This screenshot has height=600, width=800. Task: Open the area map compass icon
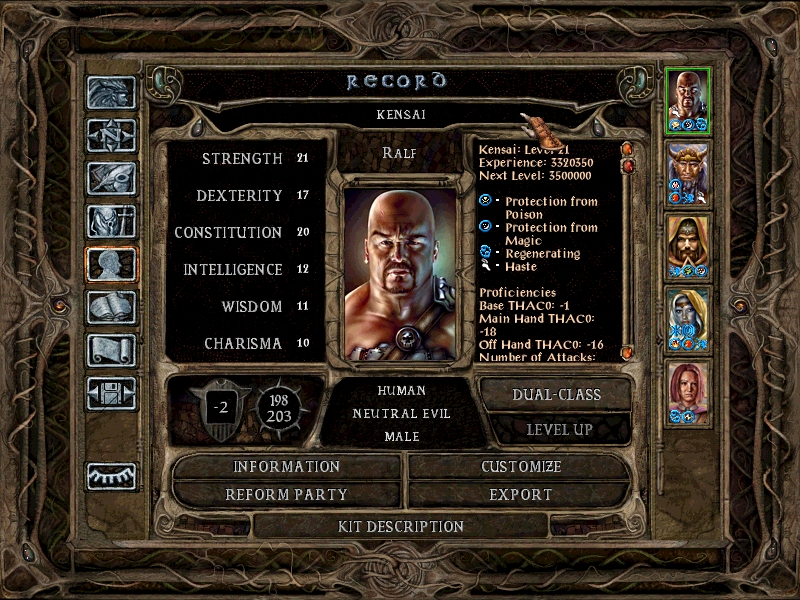(111, 135)
